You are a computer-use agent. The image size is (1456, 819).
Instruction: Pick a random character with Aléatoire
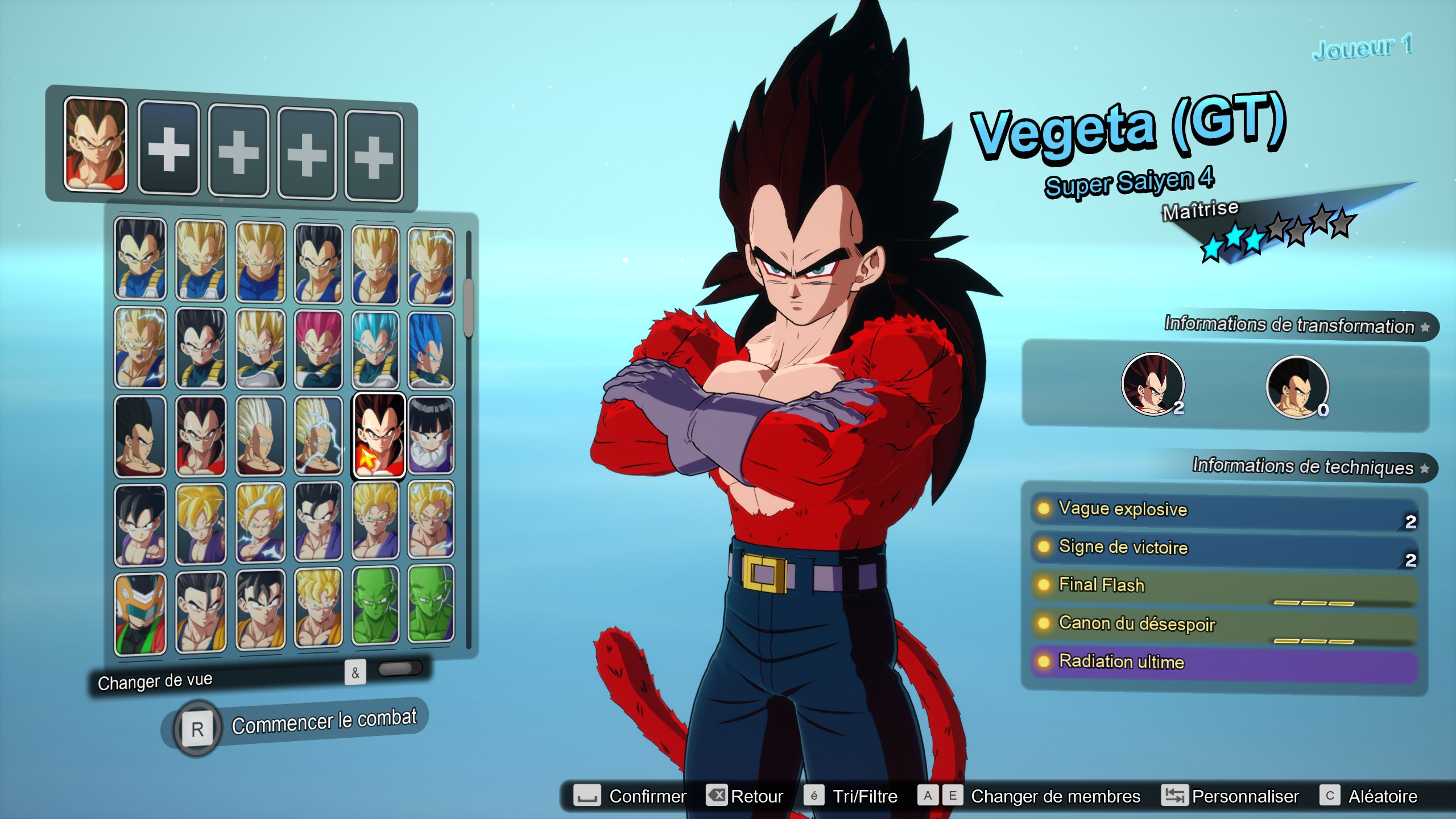click(x=1370, y=796)
